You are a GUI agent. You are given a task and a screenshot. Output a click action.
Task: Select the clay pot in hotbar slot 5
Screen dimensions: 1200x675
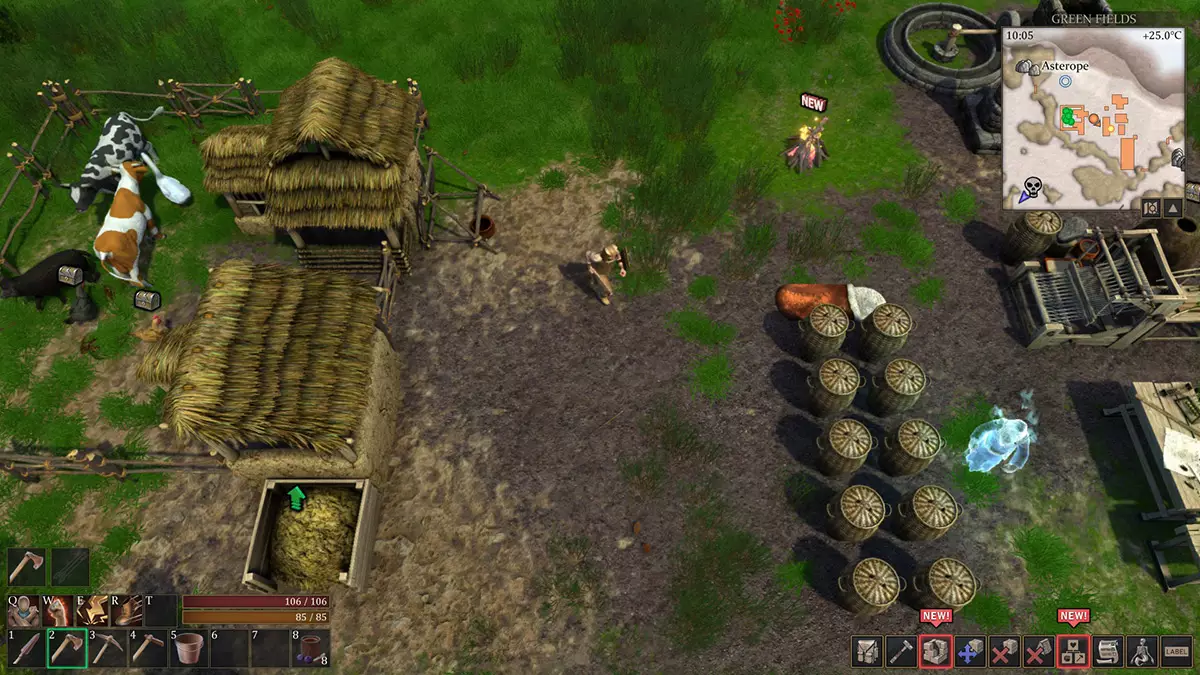pyautogui.click(x=188, y=650)
